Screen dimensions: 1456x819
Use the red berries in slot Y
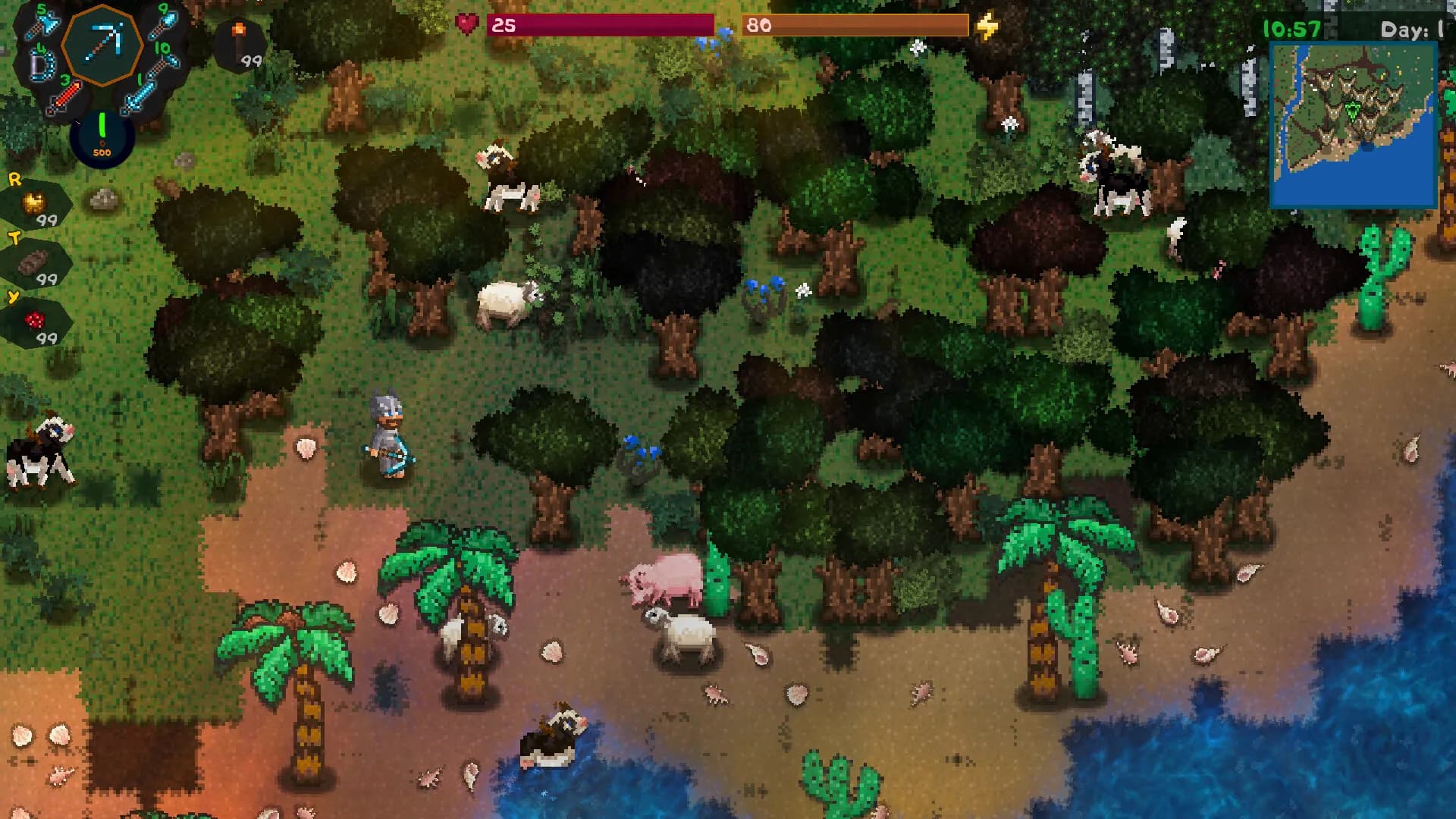pos(36,322)
